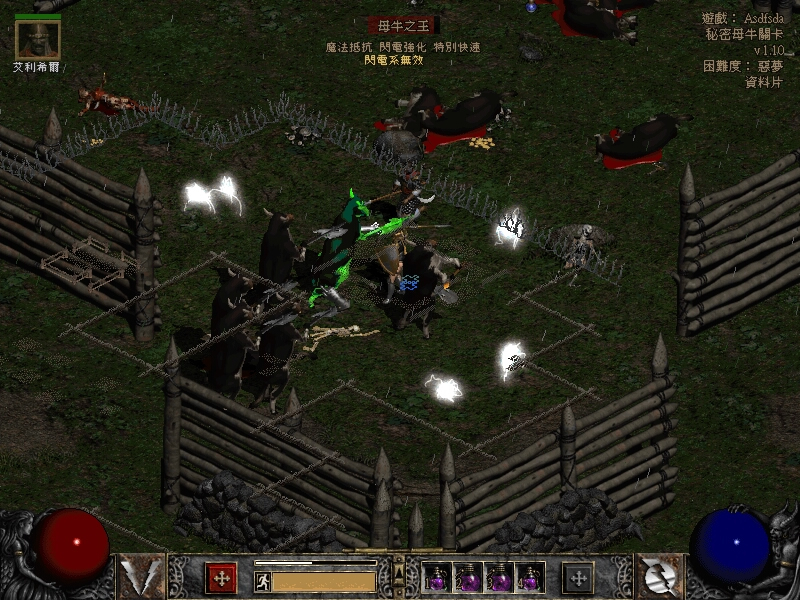The width and height of the screenshot is (800, 600).
Task: Drink the purple potion in belt slot 2
Action: (468, 577)
